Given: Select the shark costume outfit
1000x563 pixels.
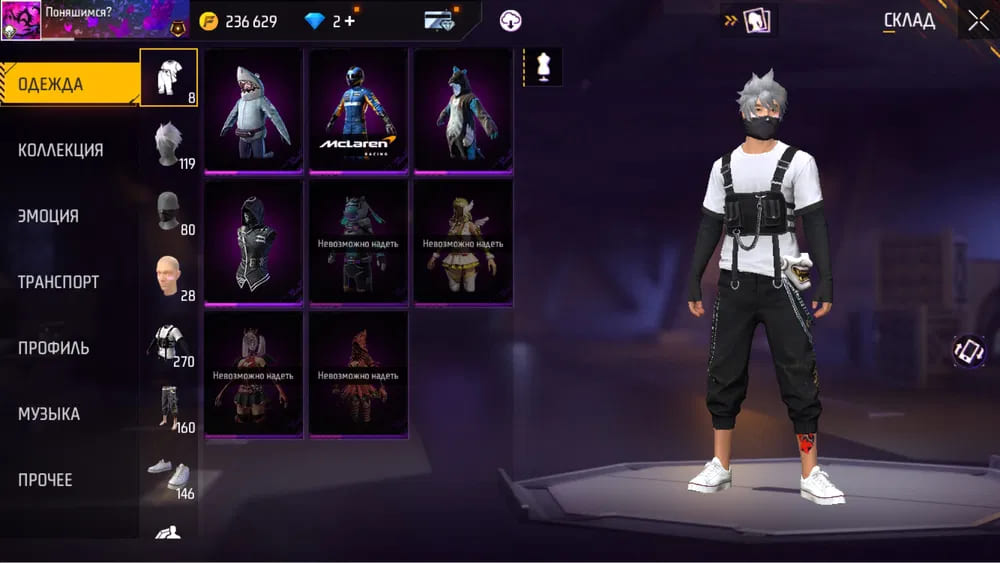Looking at the screenshot, I should [x=253, y=110].
